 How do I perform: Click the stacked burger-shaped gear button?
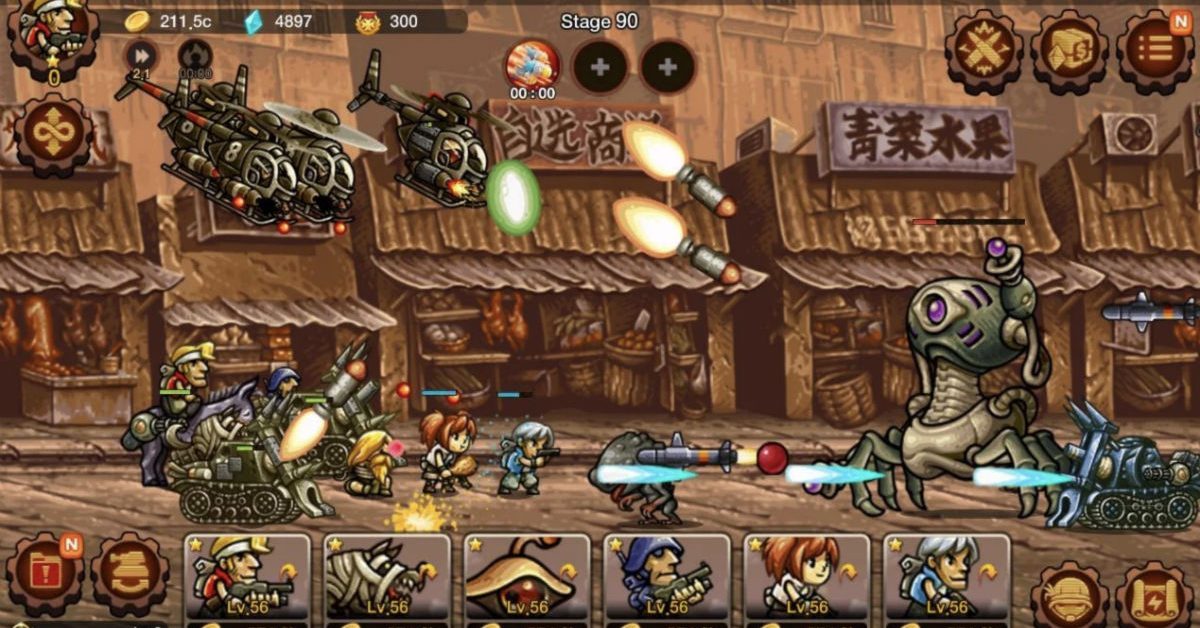tap(130, 574)
